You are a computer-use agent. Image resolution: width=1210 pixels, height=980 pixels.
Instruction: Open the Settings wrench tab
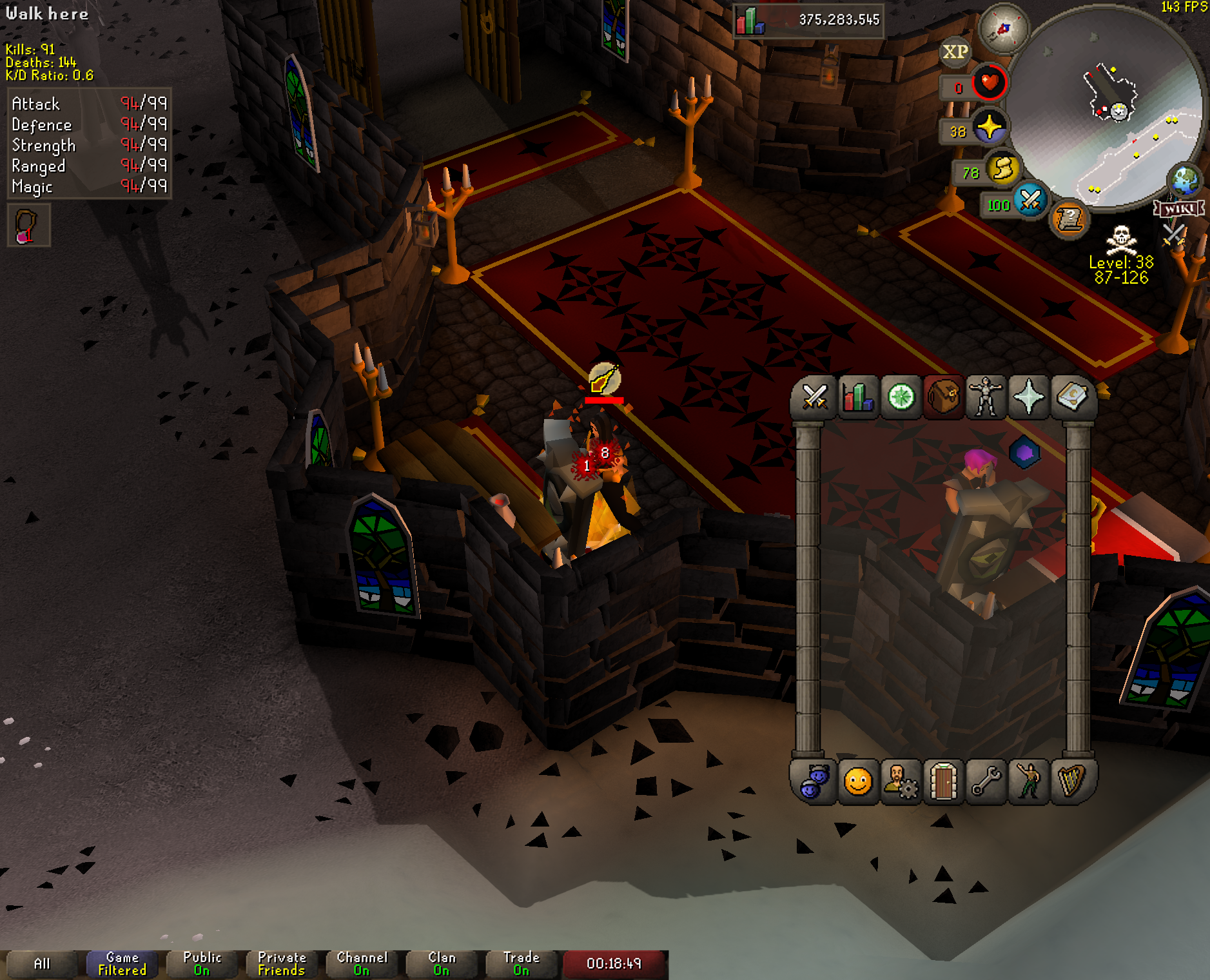click(986, 782)
